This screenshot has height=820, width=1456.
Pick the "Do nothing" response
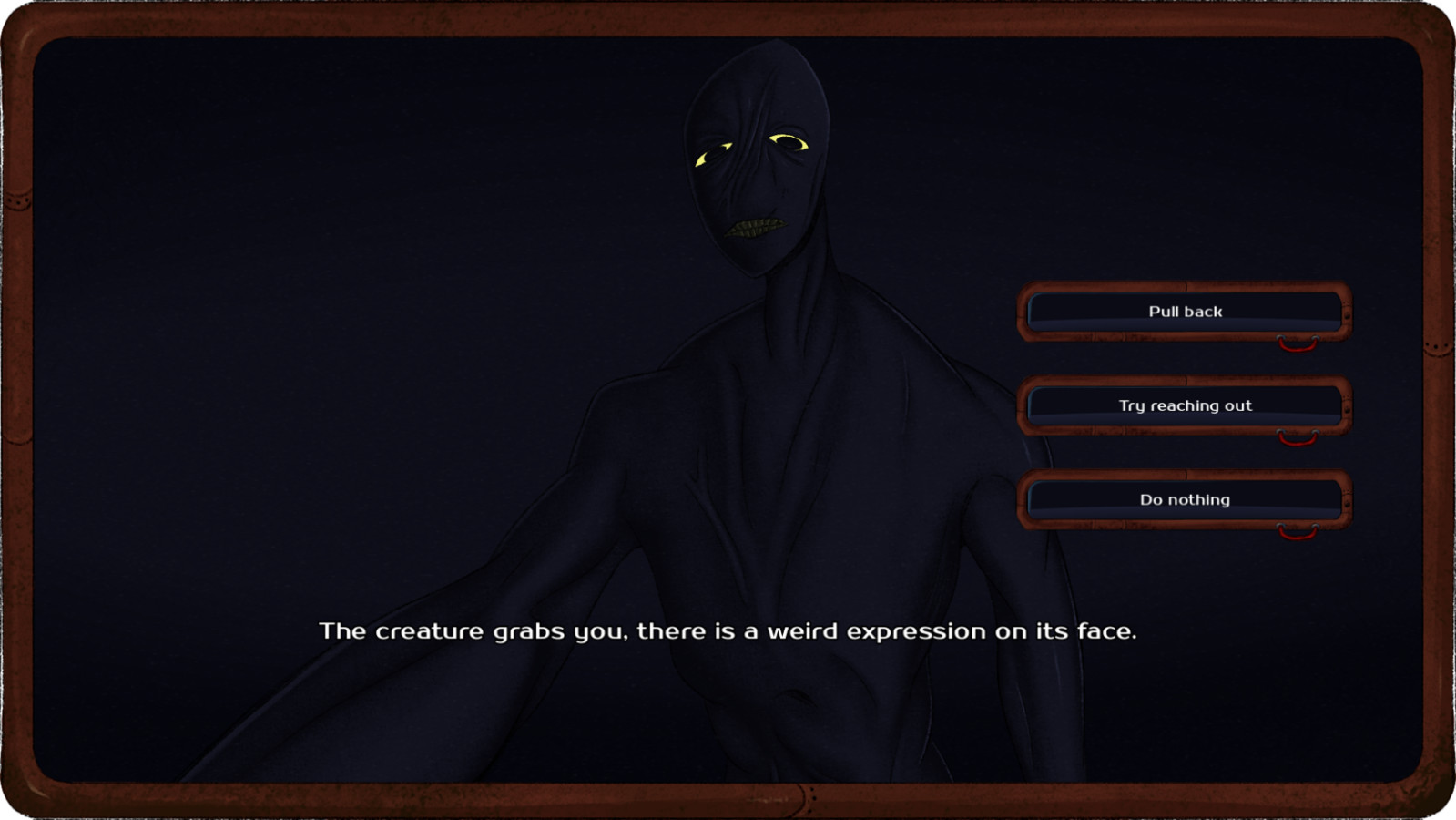click(1185, 499)
